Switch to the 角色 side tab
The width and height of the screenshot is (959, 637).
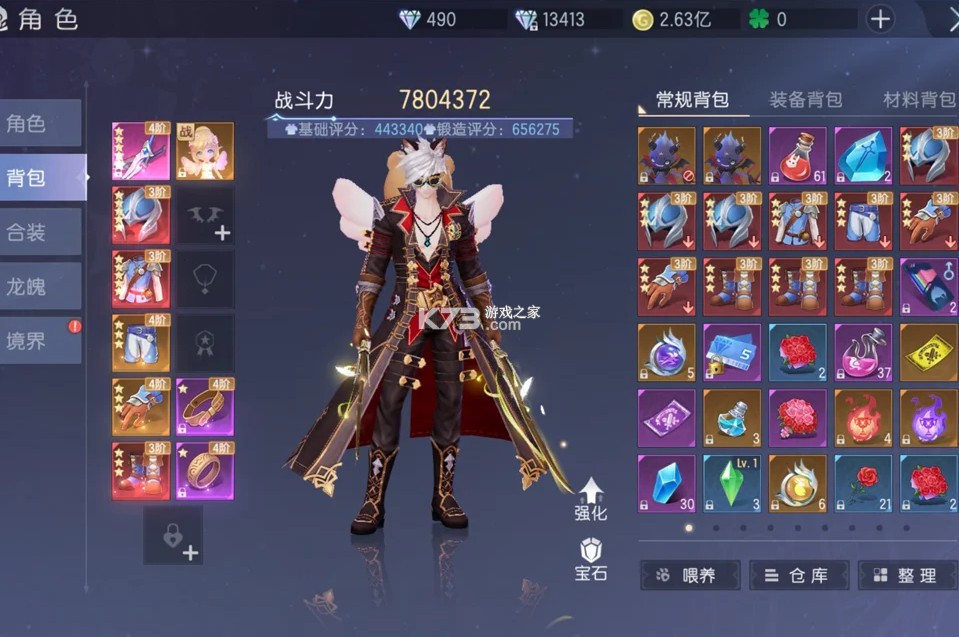point(40,124)
